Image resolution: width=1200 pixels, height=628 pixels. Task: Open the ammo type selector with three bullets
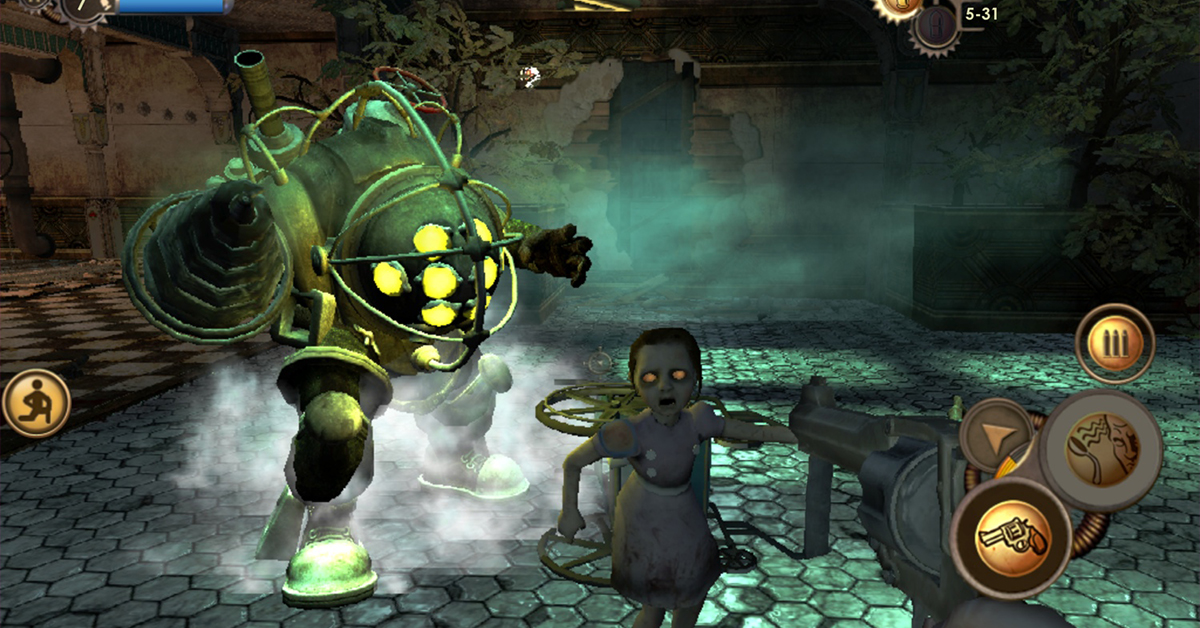click(1115, 345)
